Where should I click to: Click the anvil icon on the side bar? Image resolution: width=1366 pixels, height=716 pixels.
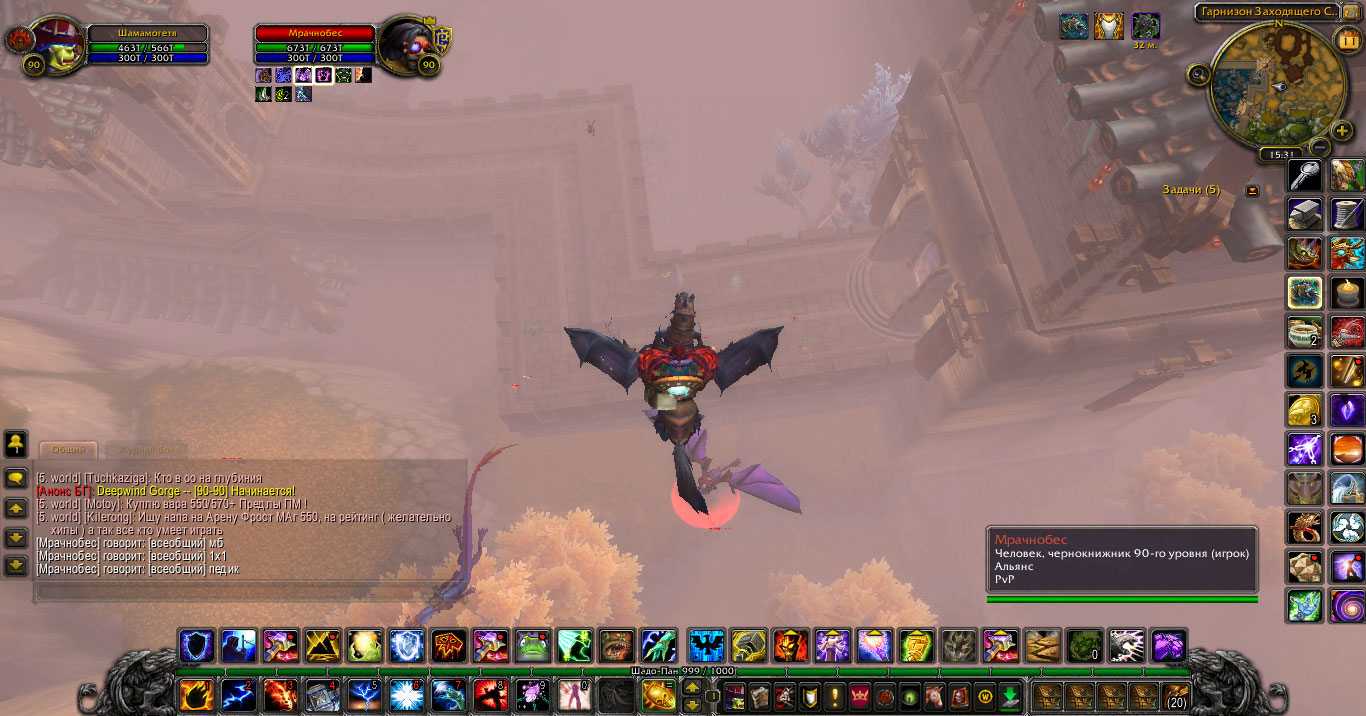click(x=1304, y=213)
